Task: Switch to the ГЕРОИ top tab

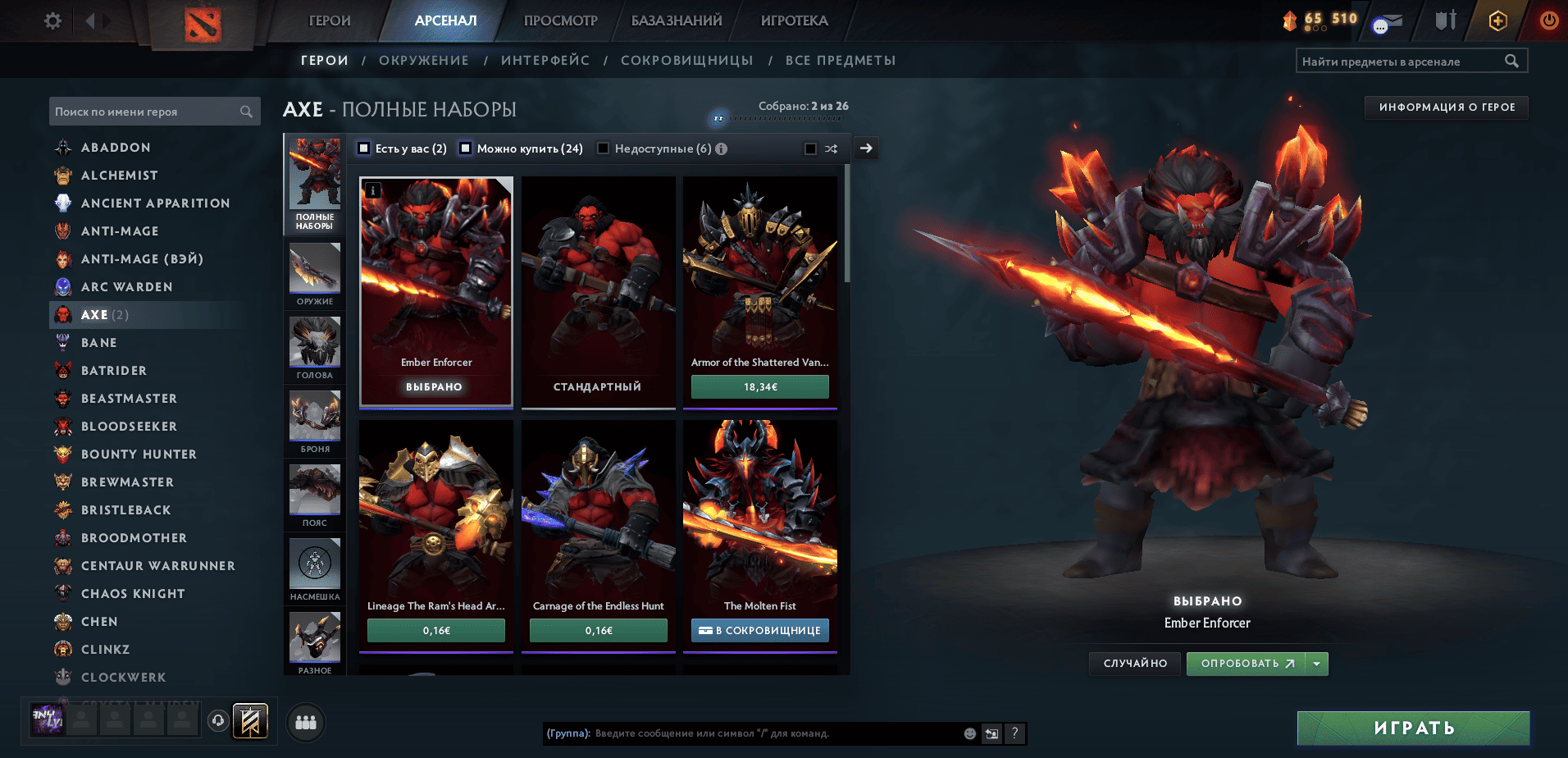Action: pos(330,21)
